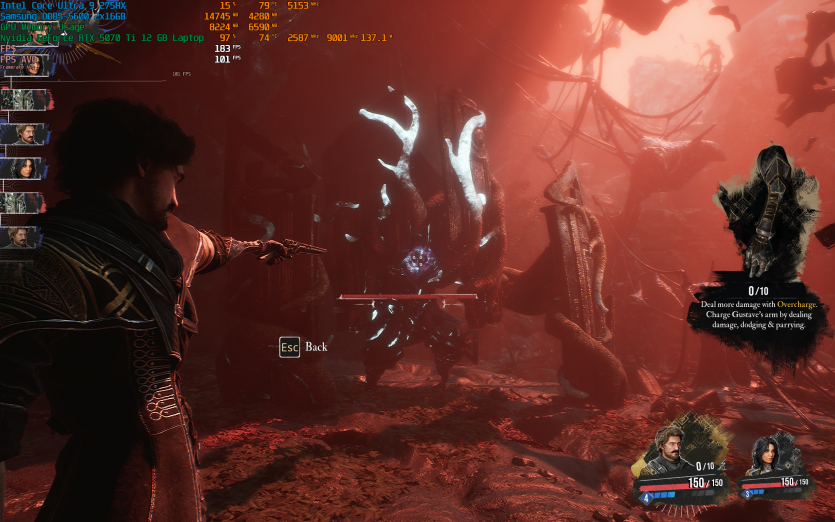Click the Back option to cancel targeting

(303, 347)
